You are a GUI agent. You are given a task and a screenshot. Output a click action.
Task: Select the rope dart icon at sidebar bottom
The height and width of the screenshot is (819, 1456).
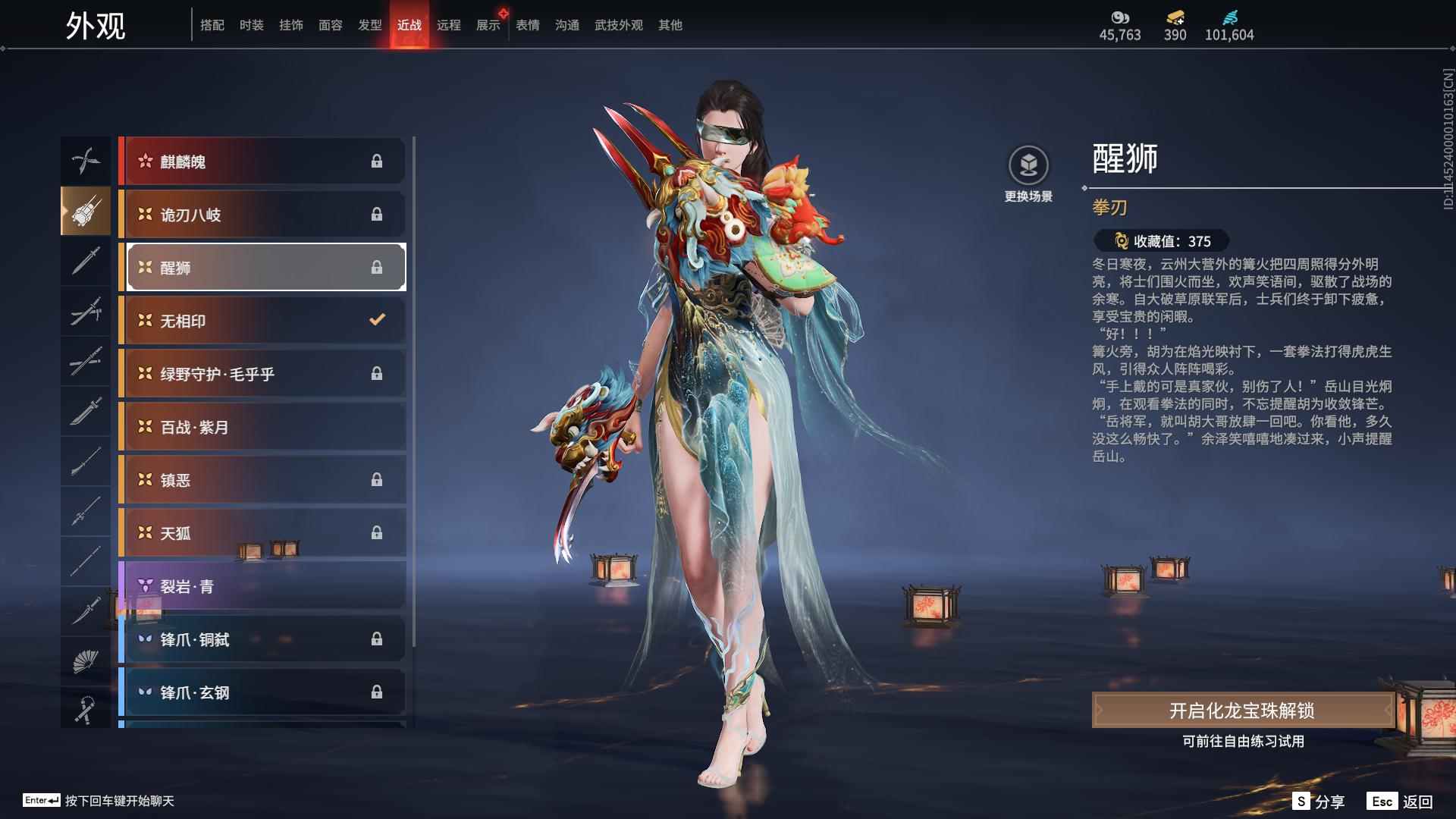click(x=86, y=708)
